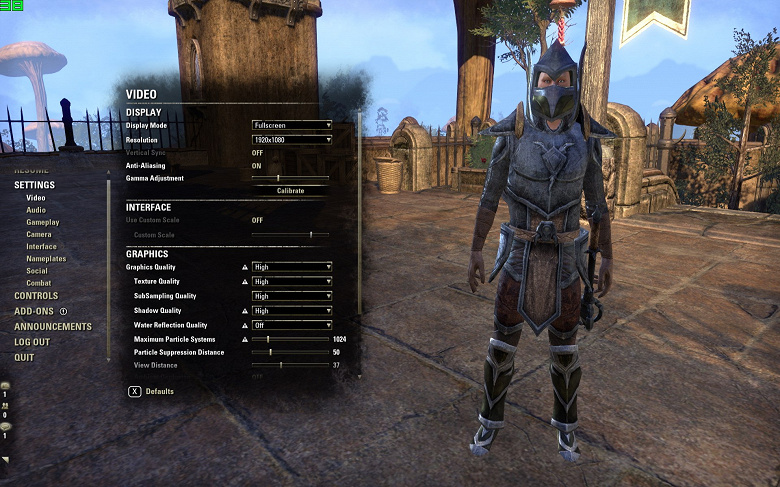The image size is (780, 487).
Task: Adjust the Maximum Particle Systems slider
Action: [x=268, y=340]
